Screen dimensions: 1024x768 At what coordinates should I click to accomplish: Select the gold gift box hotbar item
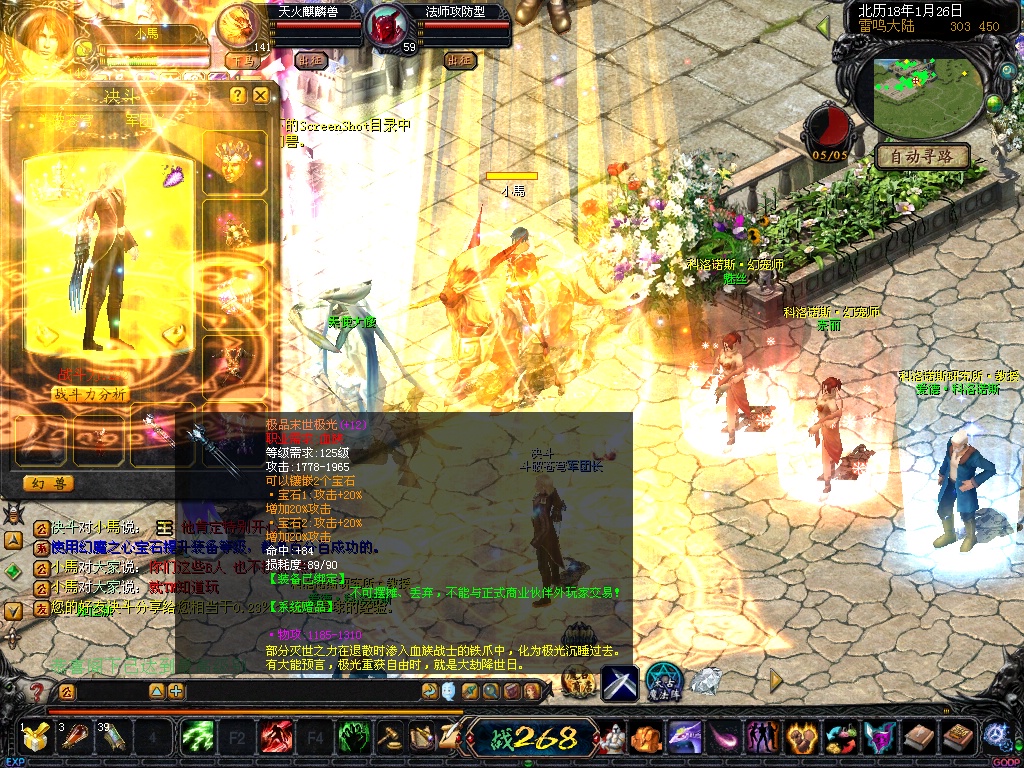[36, 738]
